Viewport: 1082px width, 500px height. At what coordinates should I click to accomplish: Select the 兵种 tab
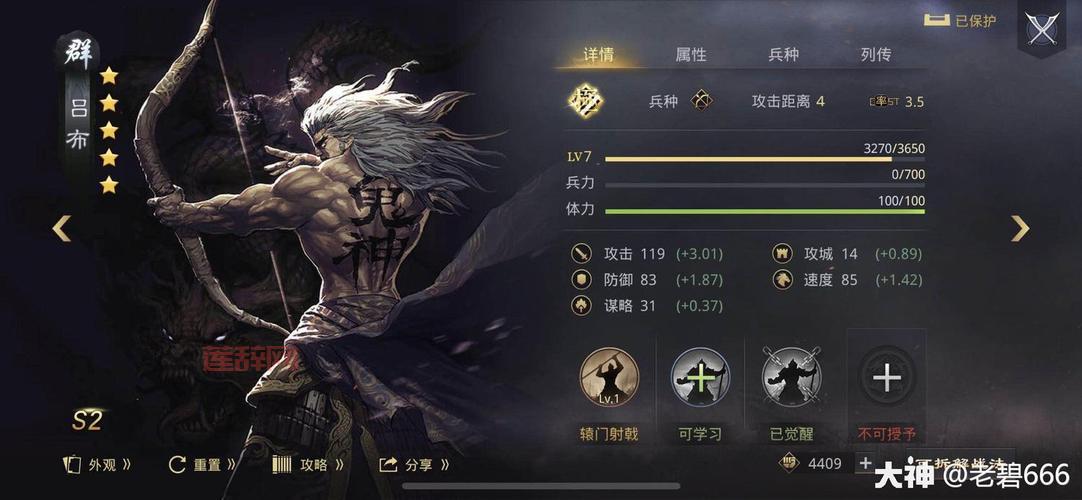coord(783,54)
